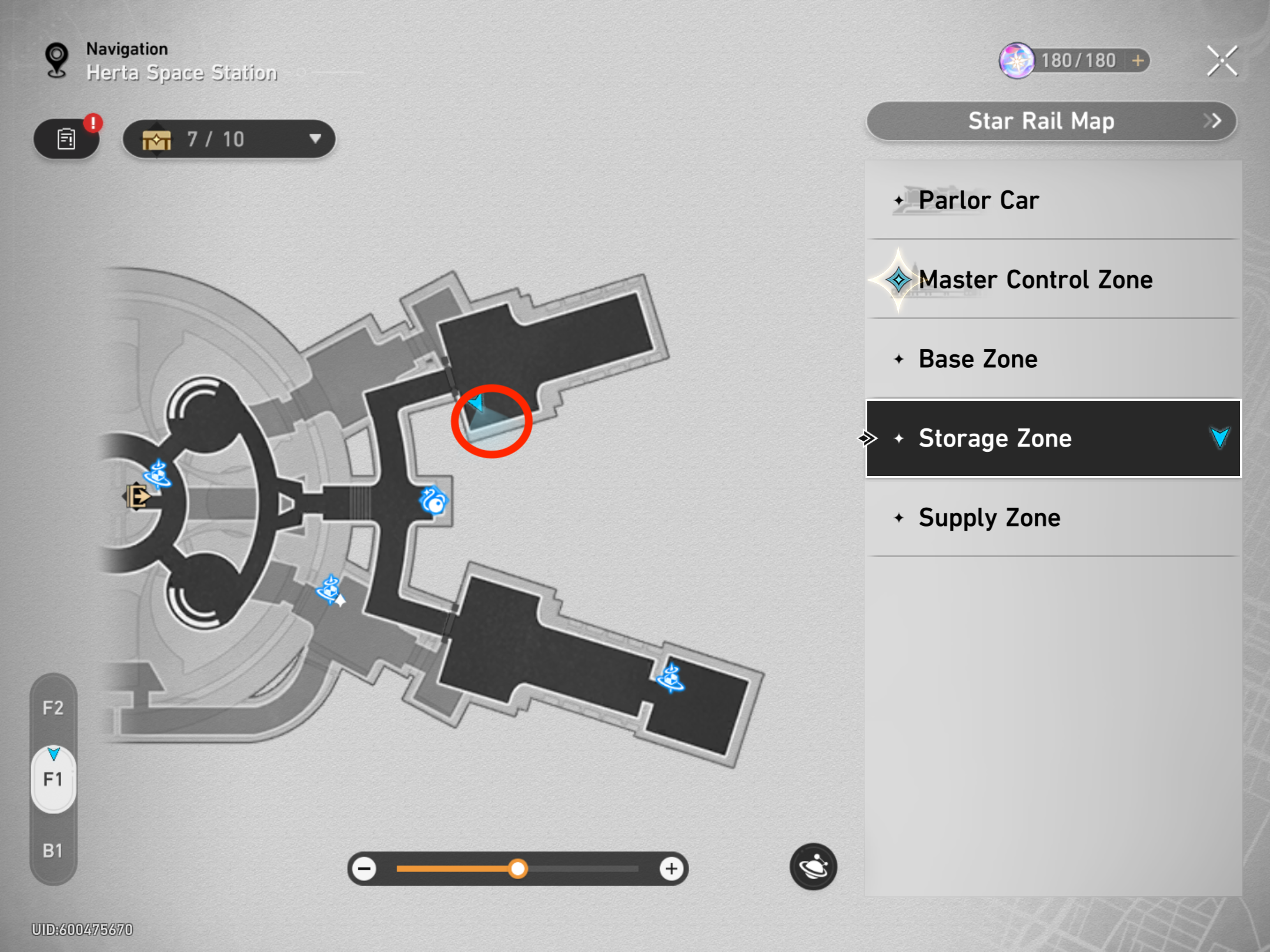
Task: Open the Star Rail Map
Action: coord(1051,122)
